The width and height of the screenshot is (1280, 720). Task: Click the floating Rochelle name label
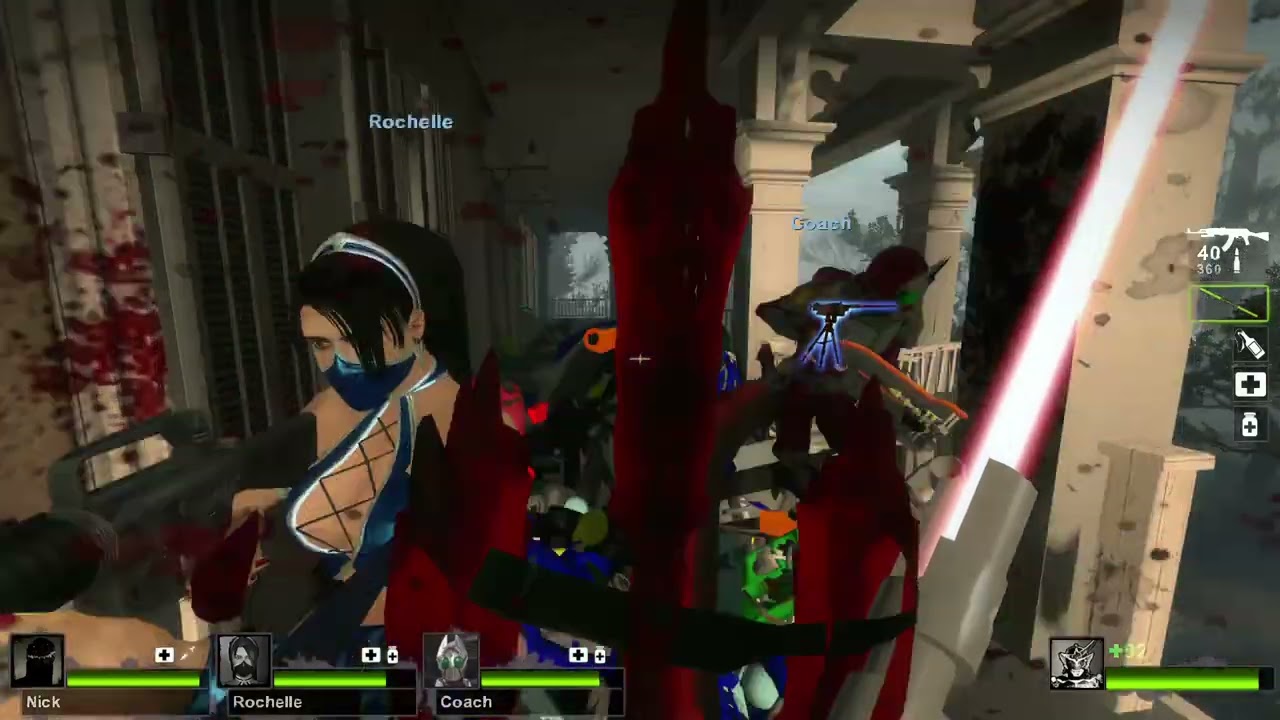410,121
